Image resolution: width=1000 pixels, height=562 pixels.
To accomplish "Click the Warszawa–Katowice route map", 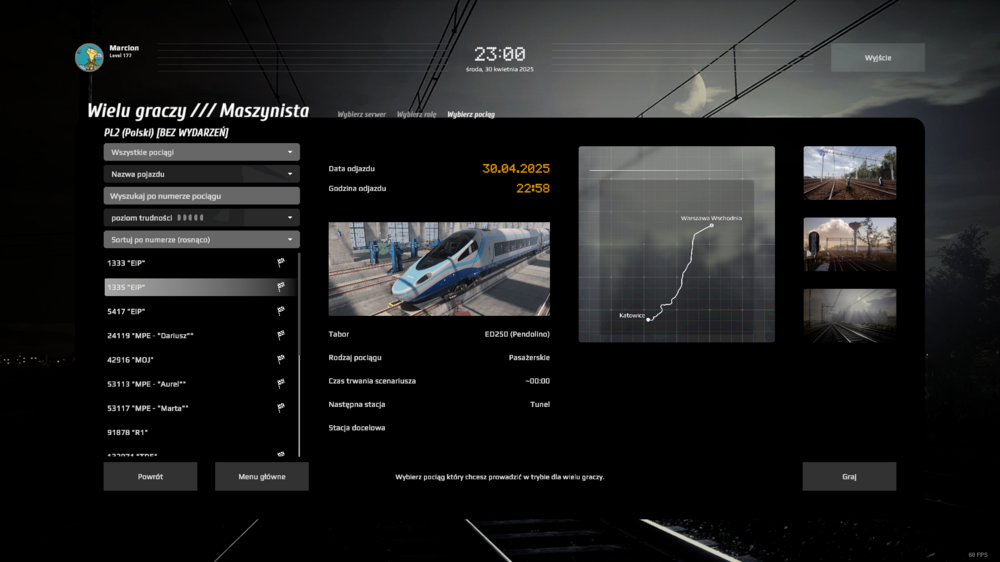I will click(676, 245).
